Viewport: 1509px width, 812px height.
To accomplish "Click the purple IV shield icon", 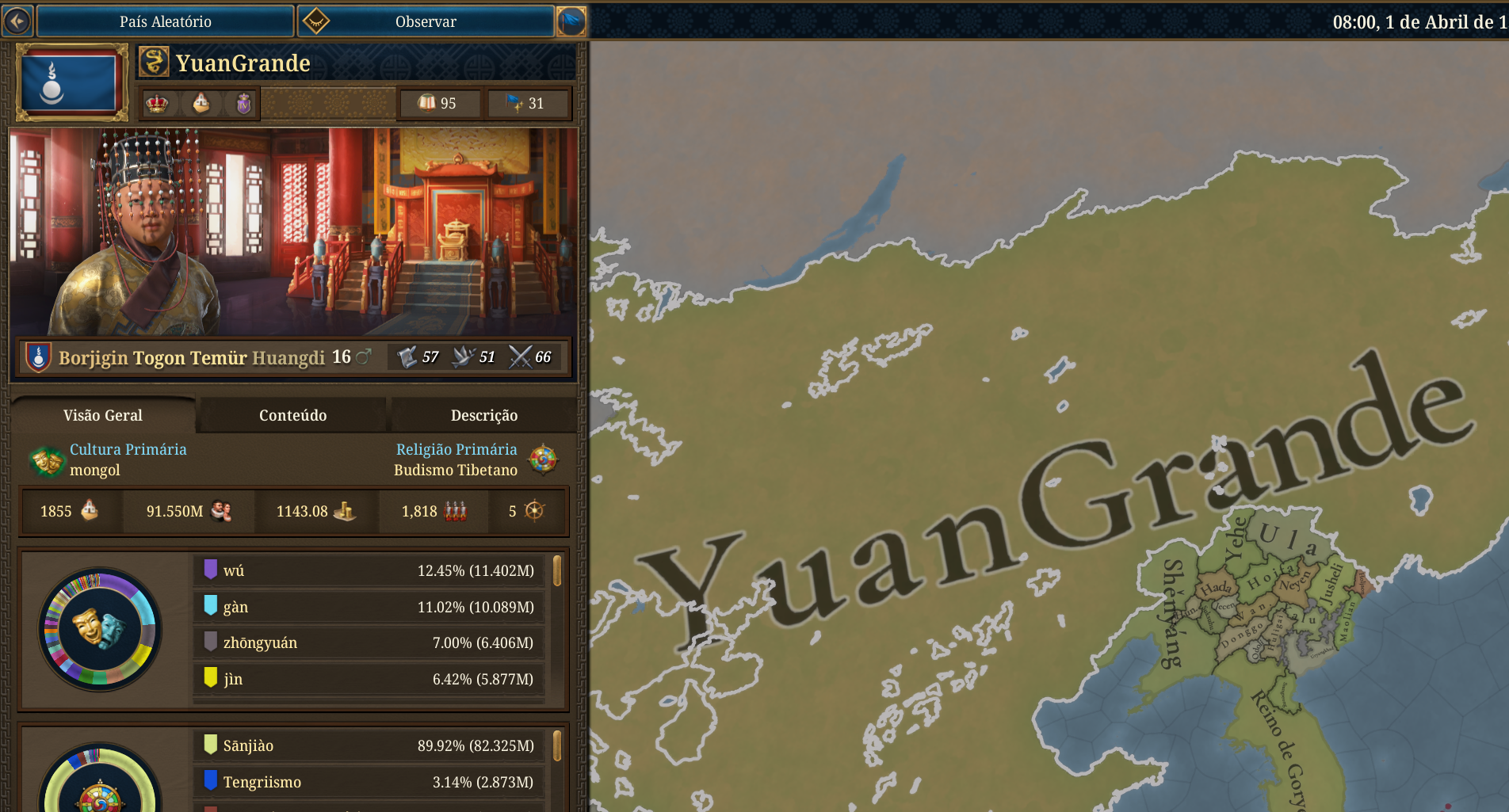I will pyautogui.click(x=243, y=103).
